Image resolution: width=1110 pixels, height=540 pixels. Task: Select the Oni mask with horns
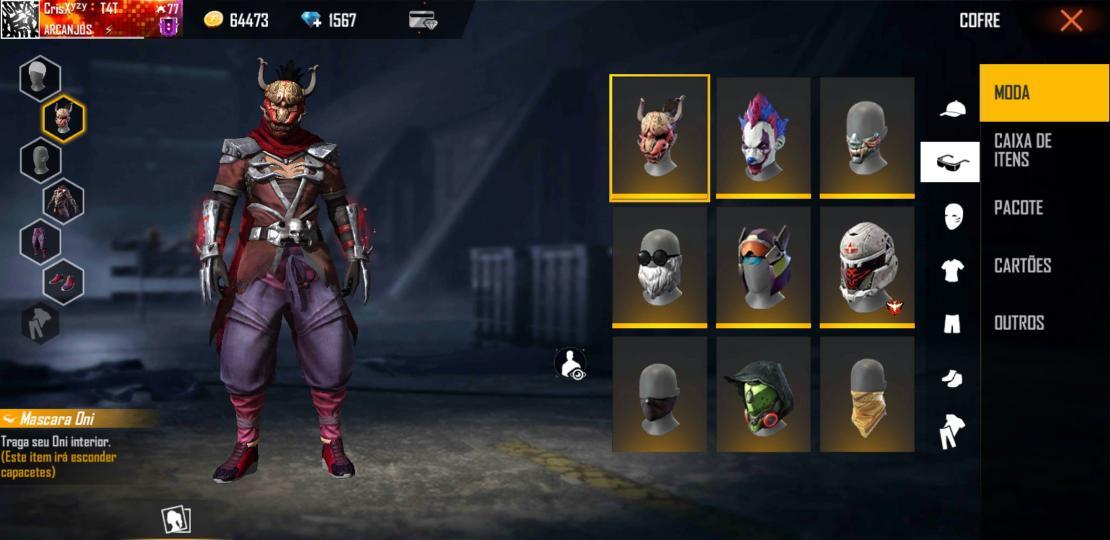(x=660, y=136)
